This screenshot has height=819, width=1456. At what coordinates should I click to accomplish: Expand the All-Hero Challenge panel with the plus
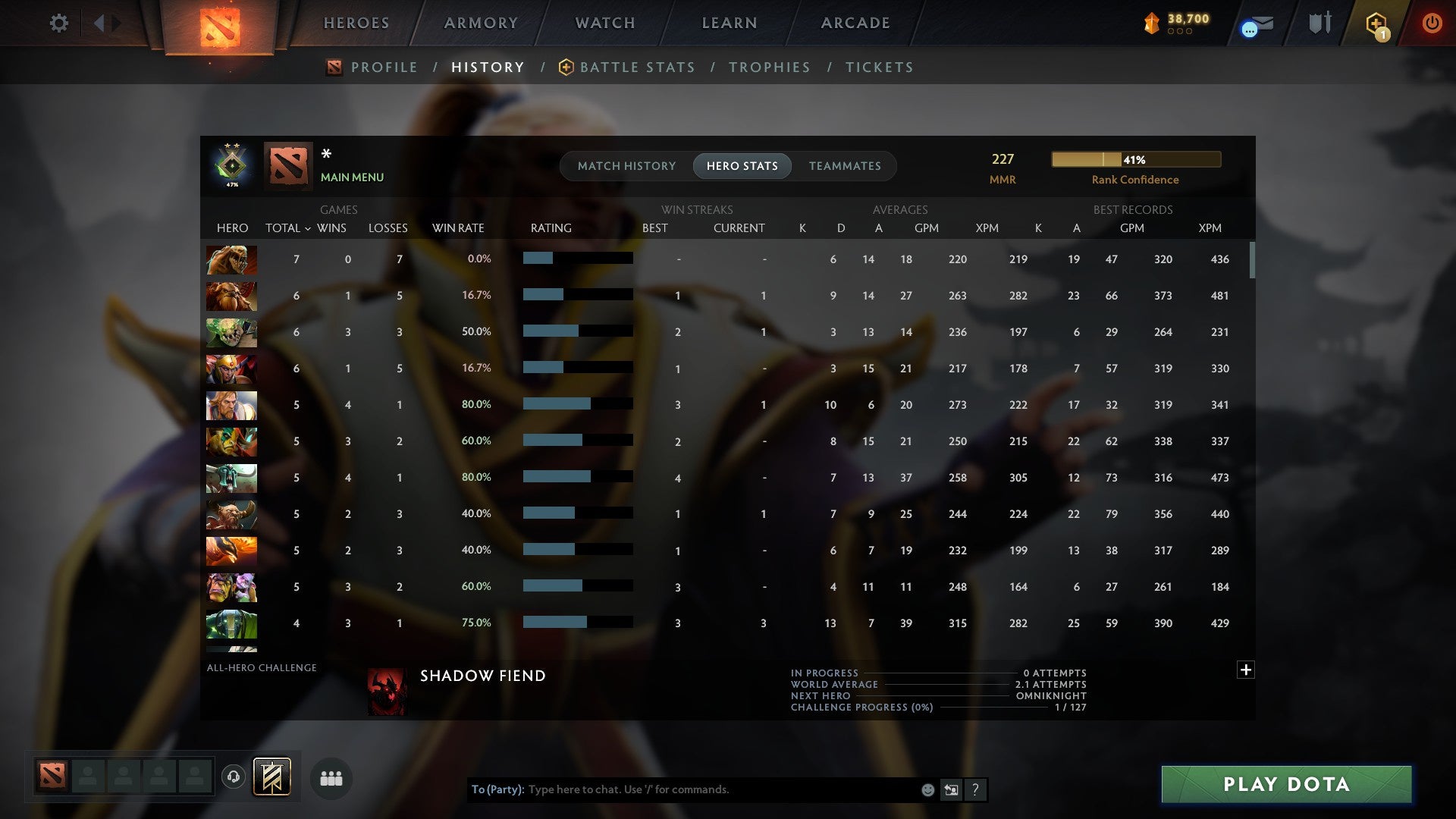pyautogui.click(x=1246, y=670)
